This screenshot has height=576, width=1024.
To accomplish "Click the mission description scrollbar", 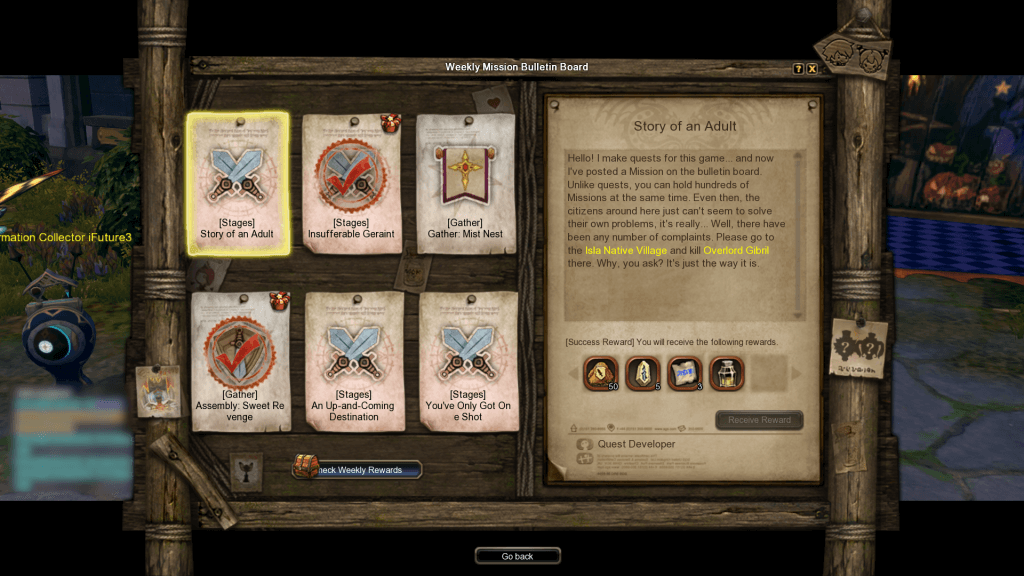I will (798, 234).
